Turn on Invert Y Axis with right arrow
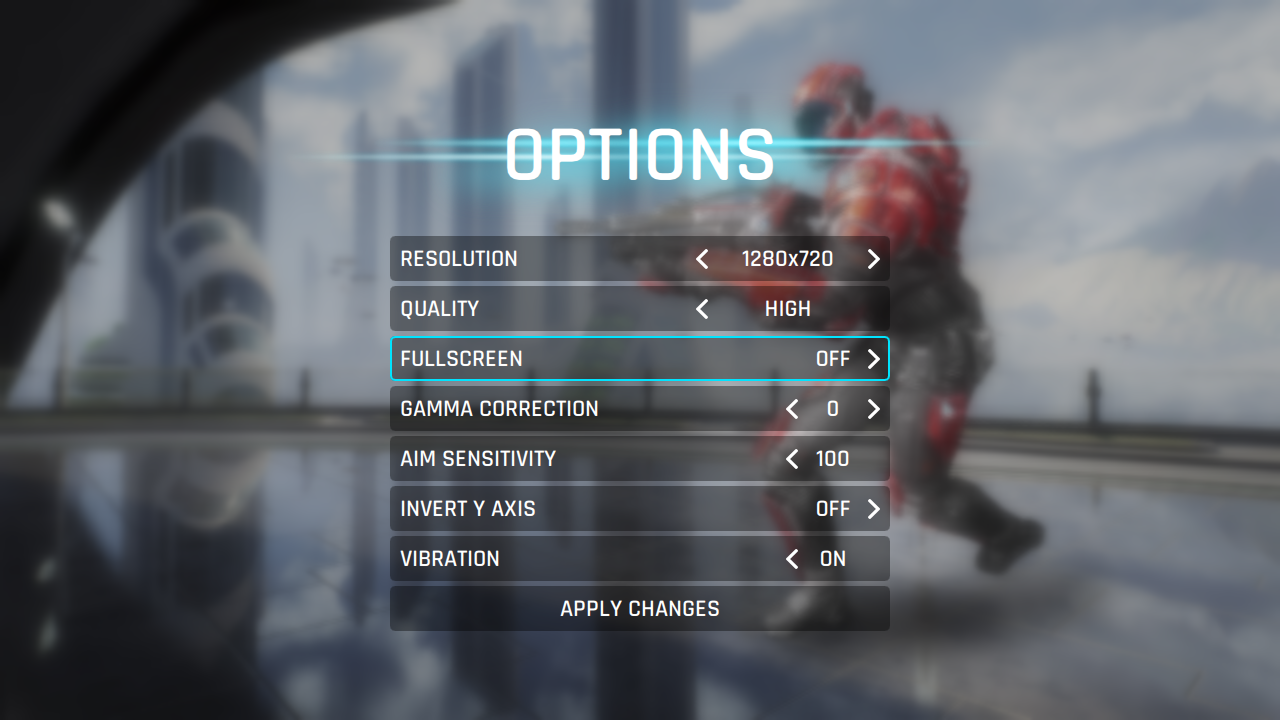This screenshot has width=1280, height=720. tap(873, 509)
